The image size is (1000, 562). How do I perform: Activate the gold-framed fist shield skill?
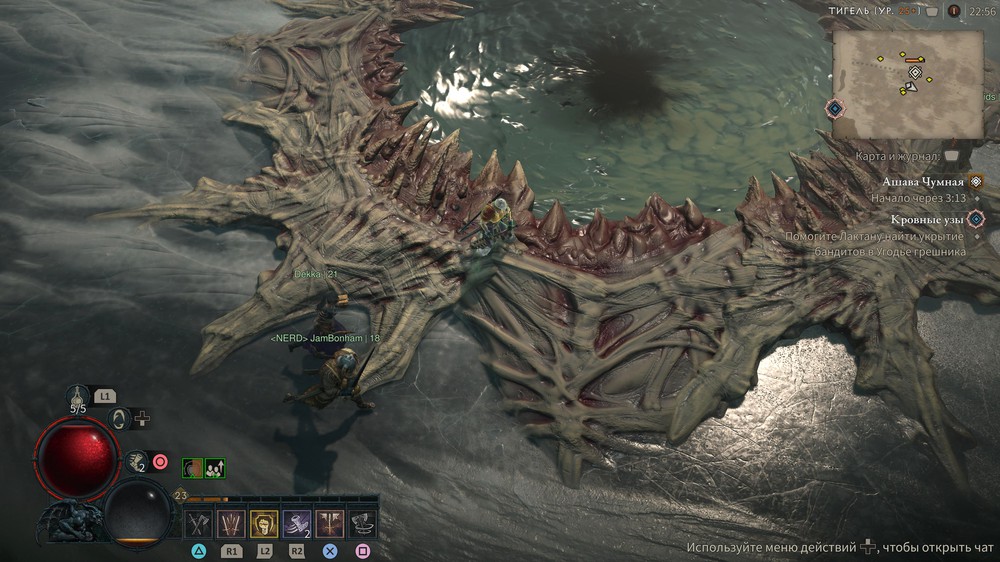pos(264,523)
